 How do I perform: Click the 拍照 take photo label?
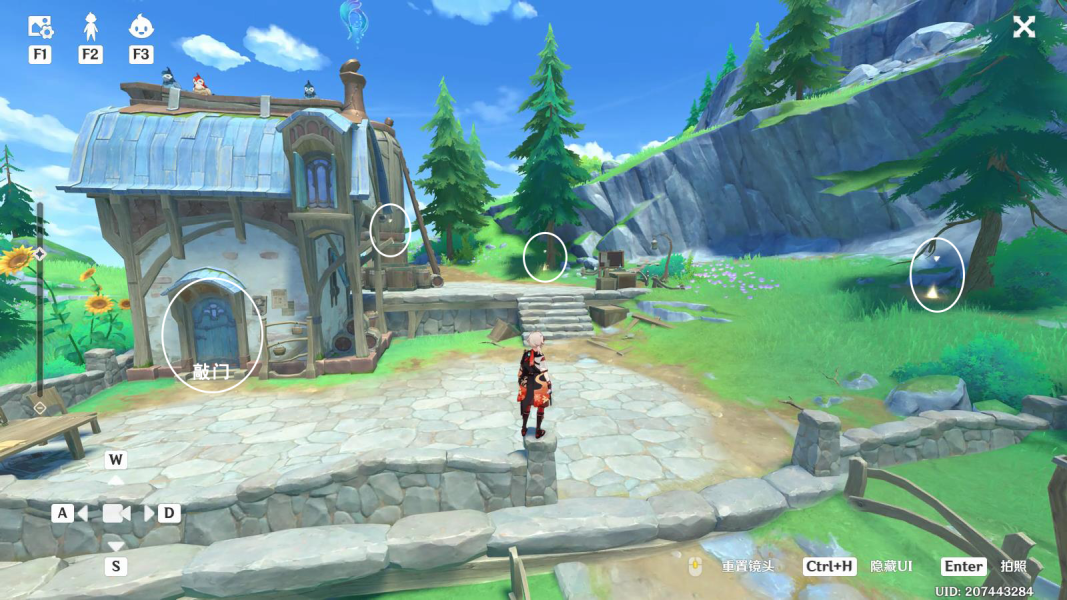[1014, 566]
